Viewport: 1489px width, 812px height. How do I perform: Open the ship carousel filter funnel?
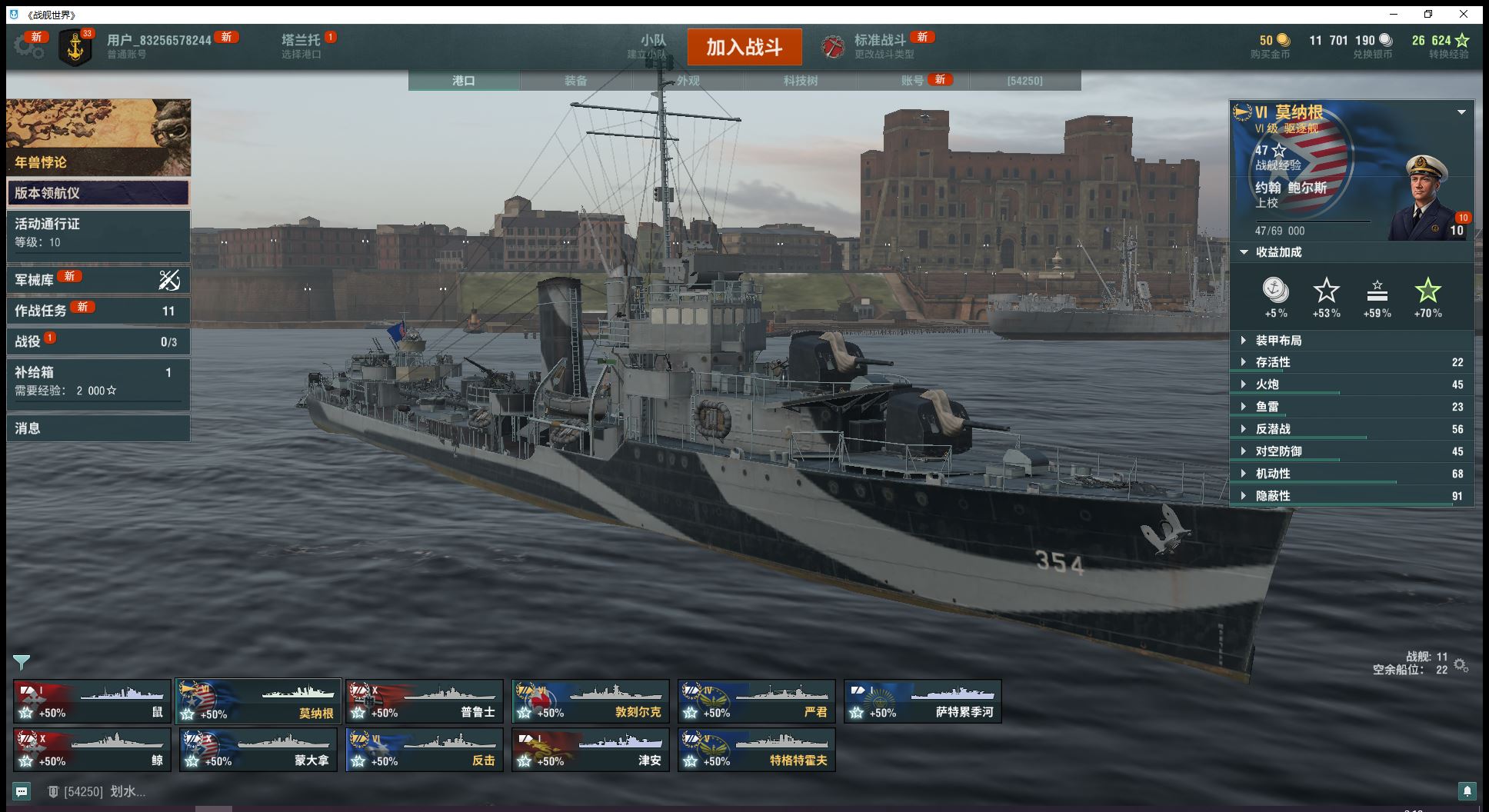[x=22, y=662]
